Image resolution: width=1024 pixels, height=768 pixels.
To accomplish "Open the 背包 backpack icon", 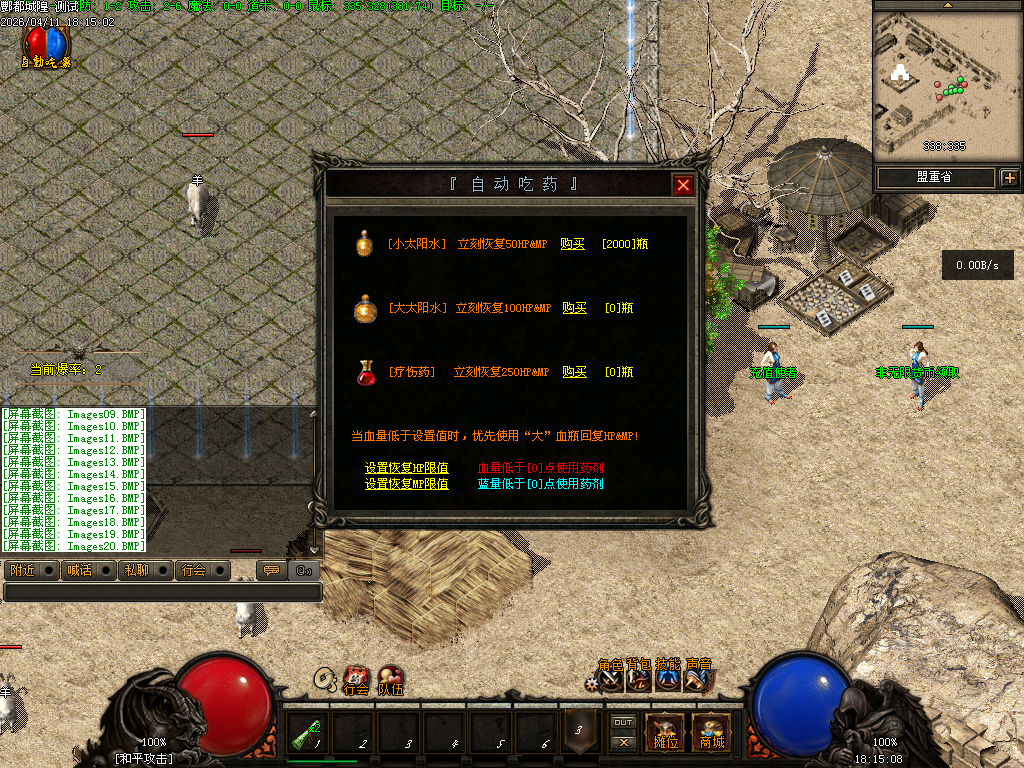I will 639,680.
